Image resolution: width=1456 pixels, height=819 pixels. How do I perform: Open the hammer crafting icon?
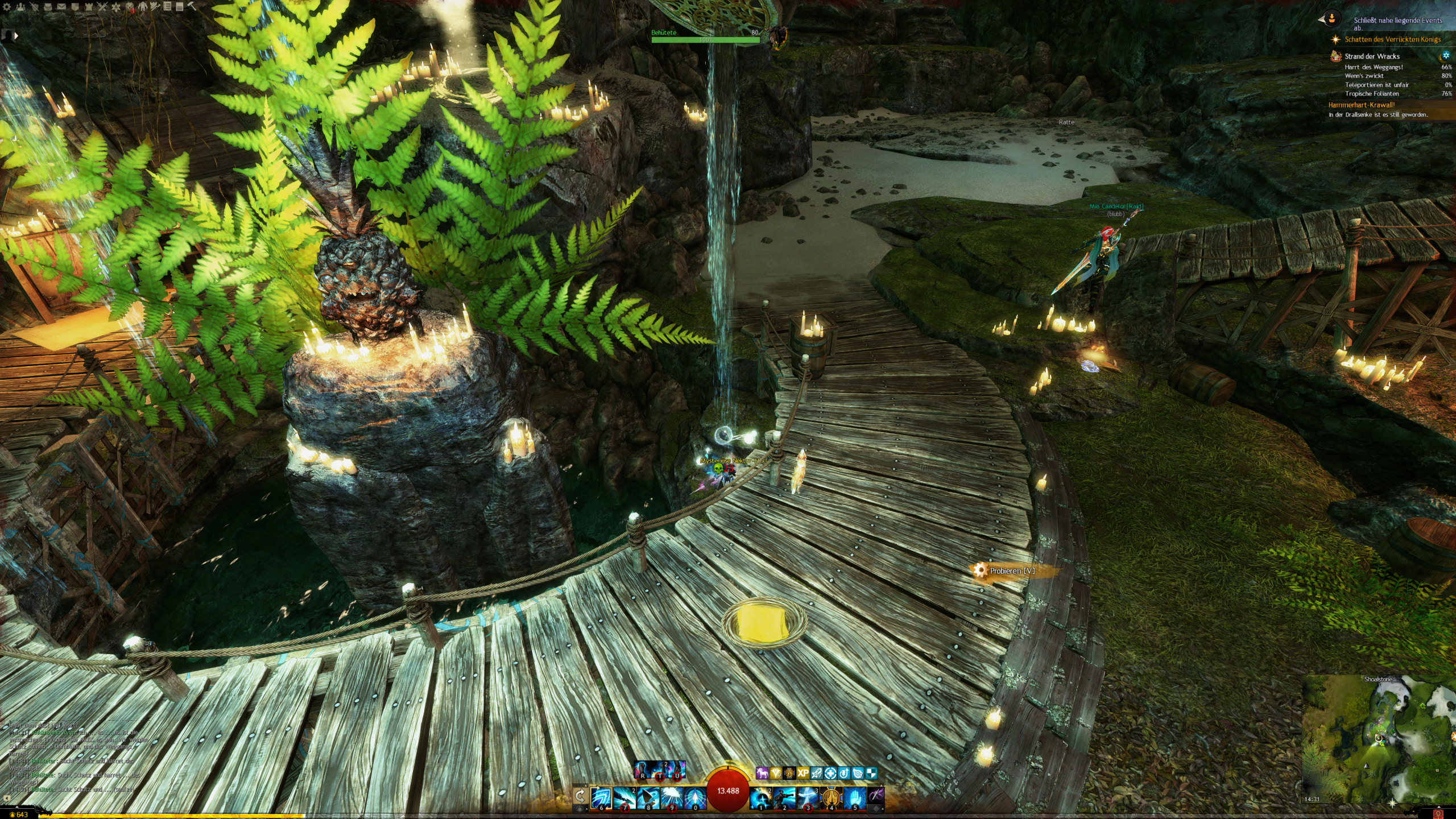tap(192, 7)
